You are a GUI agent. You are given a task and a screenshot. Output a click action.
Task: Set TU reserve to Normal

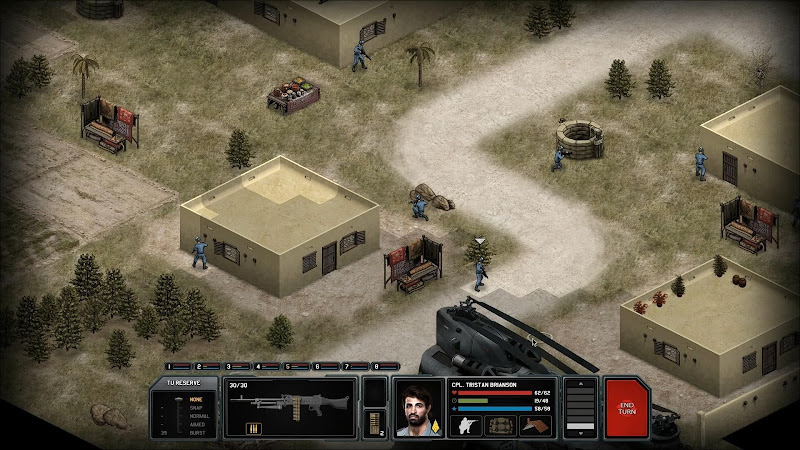pos(196,416)
